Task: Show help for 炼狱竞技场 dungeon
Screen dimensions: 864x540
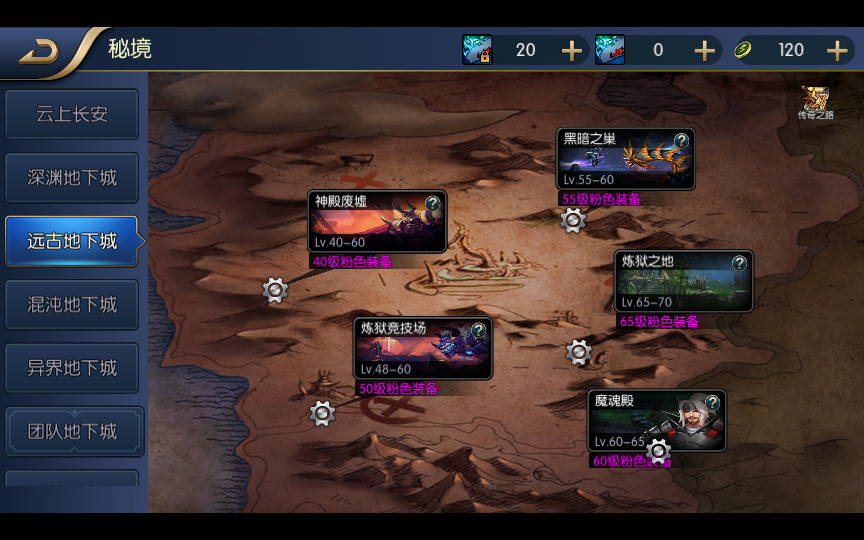Action: [478, 329]
